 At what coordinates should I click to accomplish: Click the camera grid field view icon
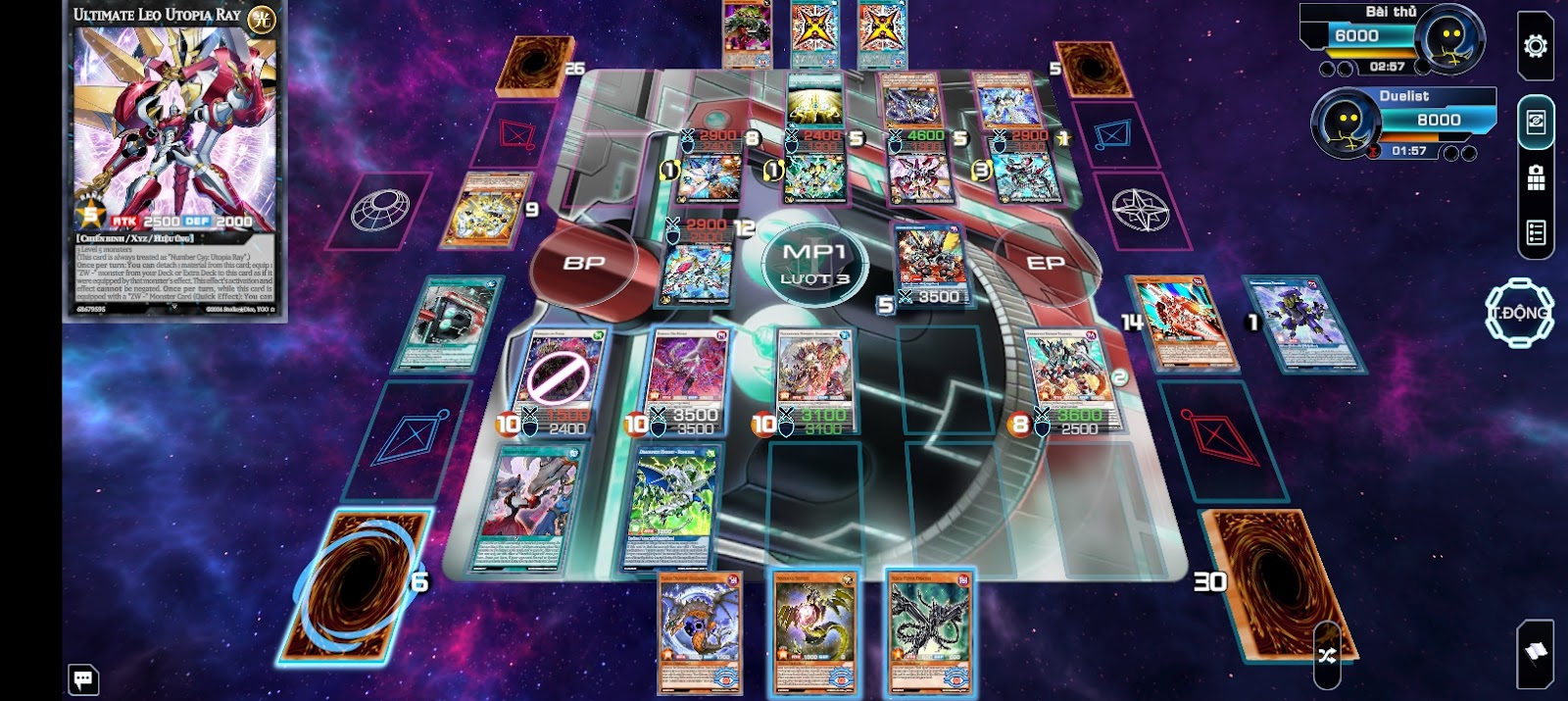[1535, 177]
